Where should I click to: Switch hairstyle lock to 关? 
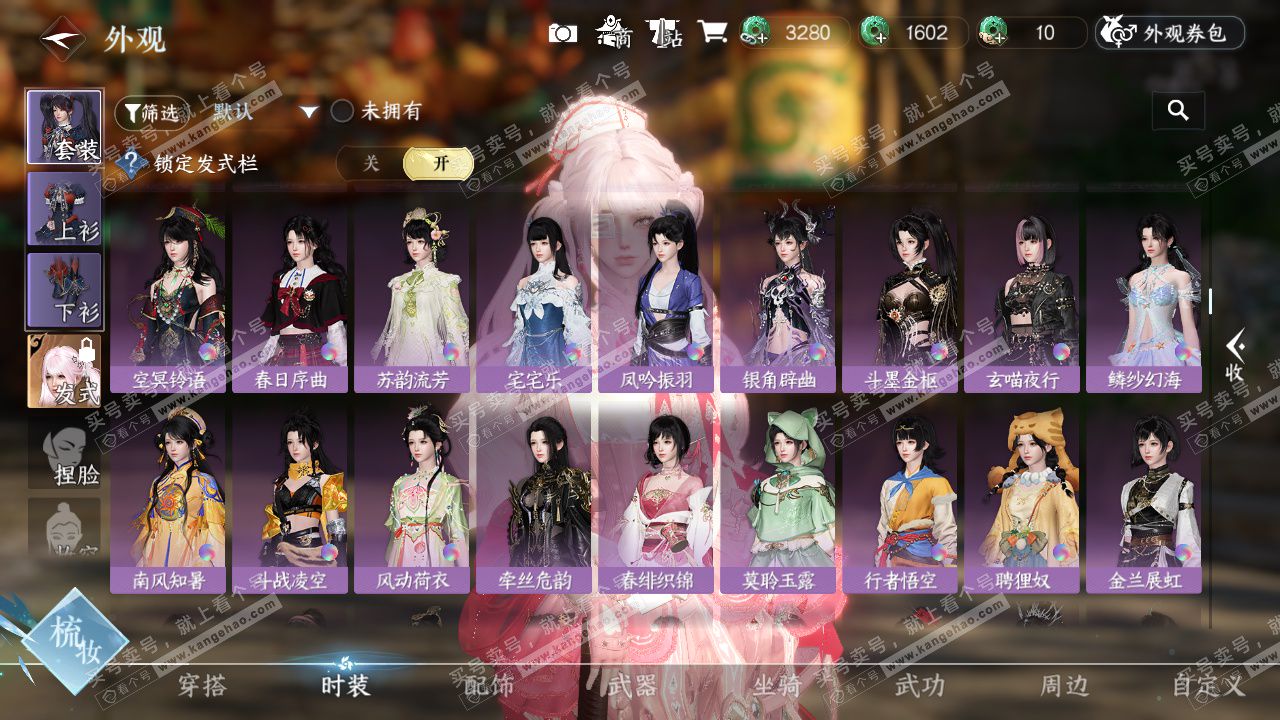click(x=371, y=163)
